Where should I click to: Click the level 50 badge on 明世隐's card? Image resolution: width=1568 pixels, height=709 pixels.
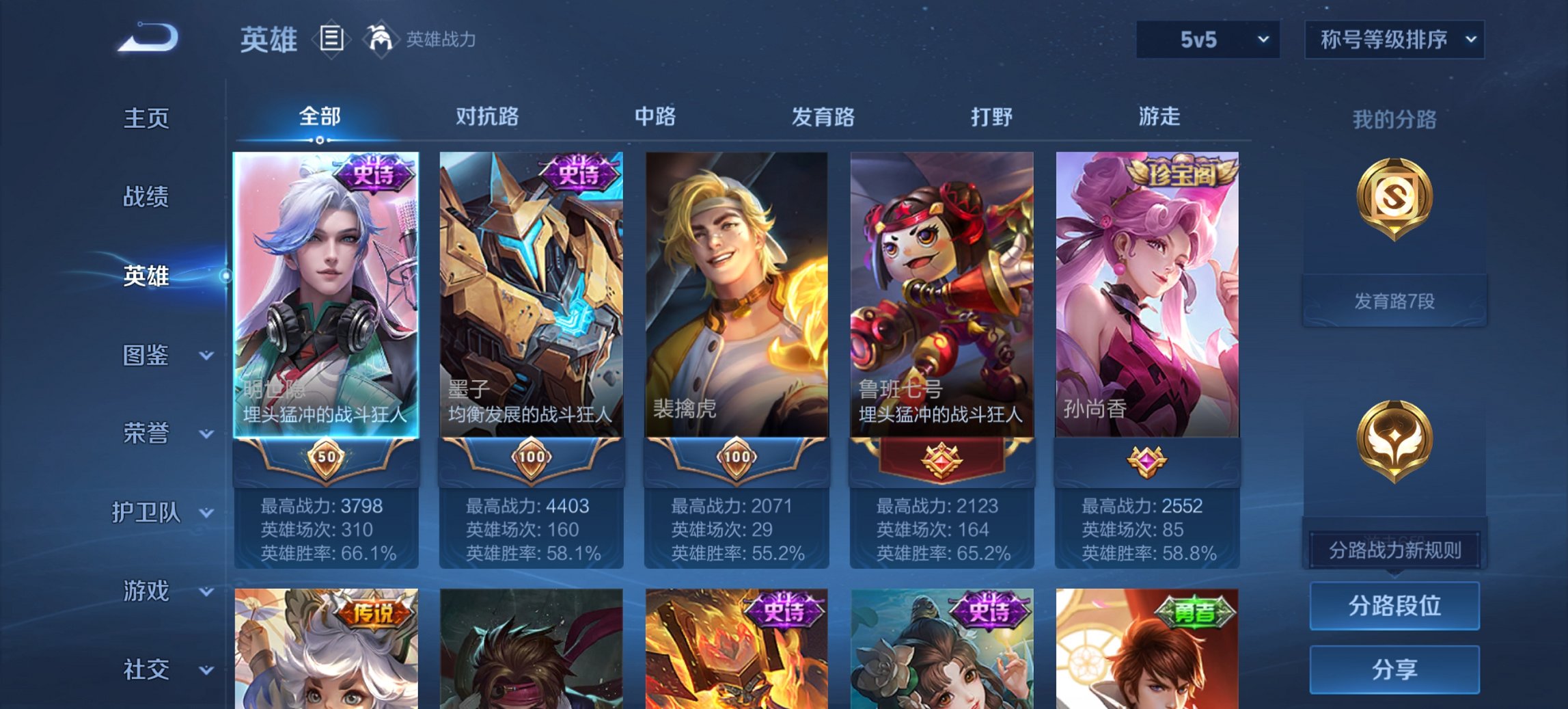pos(327,455)
